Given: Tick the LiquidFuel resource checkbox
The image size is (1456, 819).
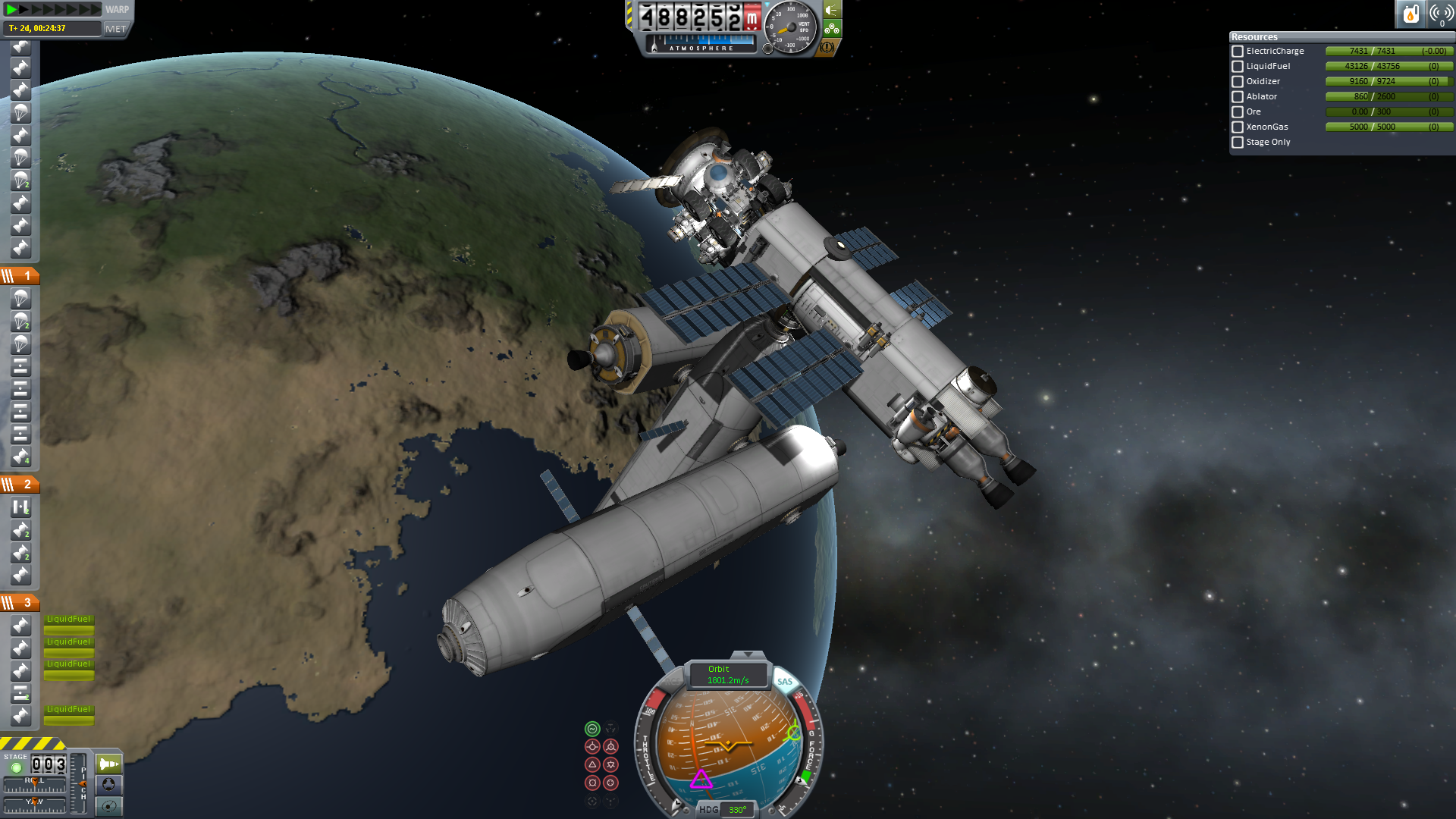Looking at the screenshot, I should [x=1238, y=67].
